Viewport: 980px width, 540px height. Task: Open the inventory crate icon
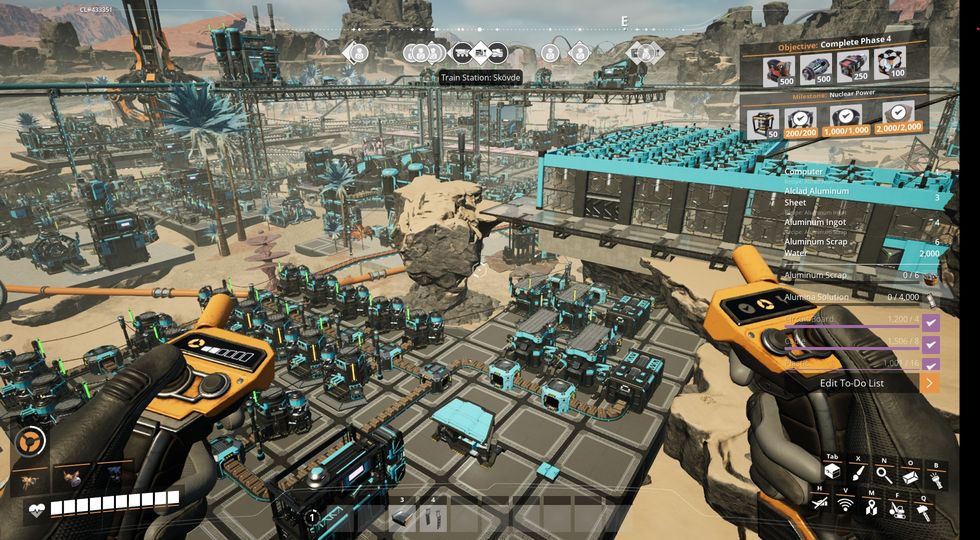[832, 473]
